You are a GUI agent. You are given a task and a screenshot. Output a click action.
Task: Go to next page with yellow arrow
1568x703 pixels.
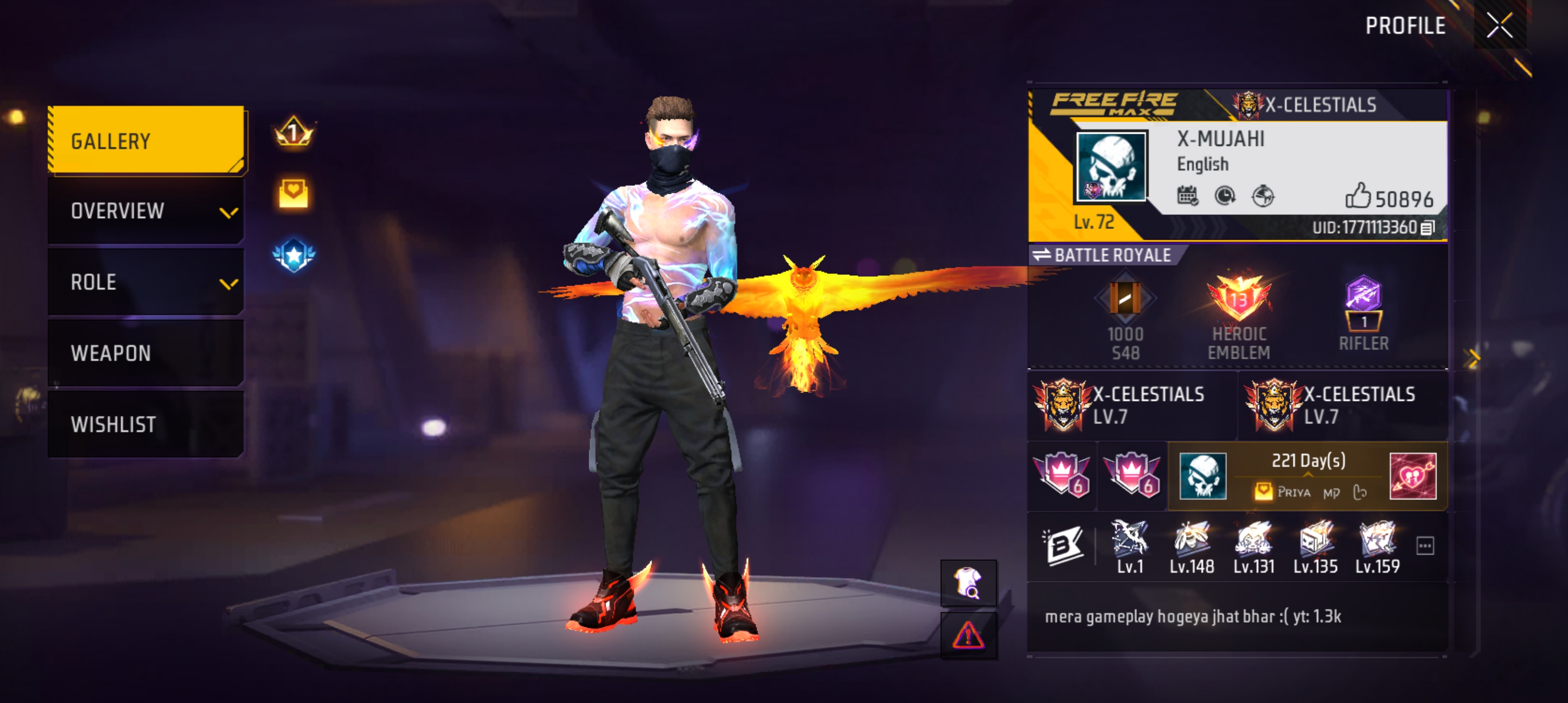[x=1473, y=358]
